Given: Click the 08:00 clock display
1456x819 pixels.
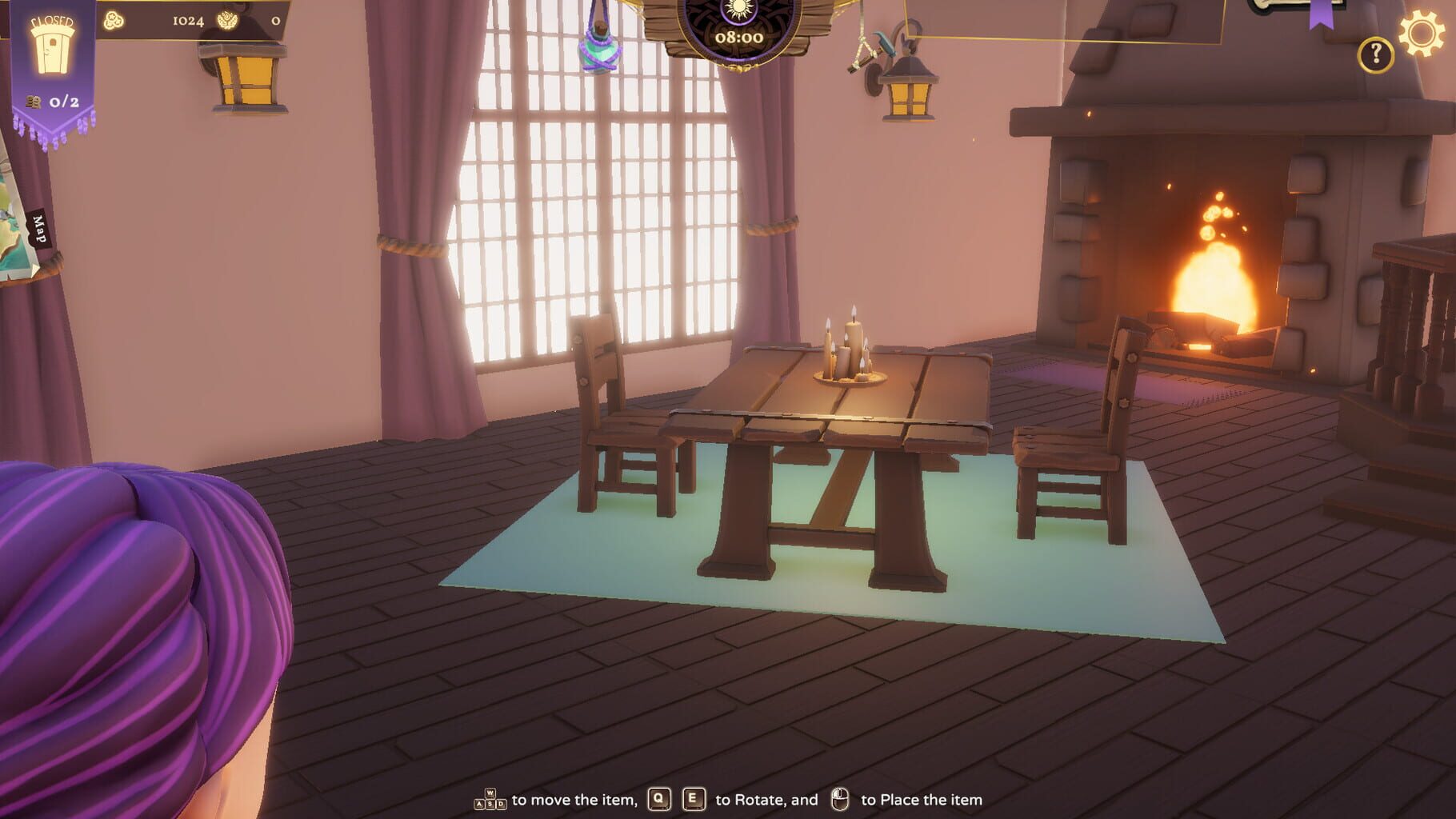Looking at the screenshot, I should (x=738, y=36).
